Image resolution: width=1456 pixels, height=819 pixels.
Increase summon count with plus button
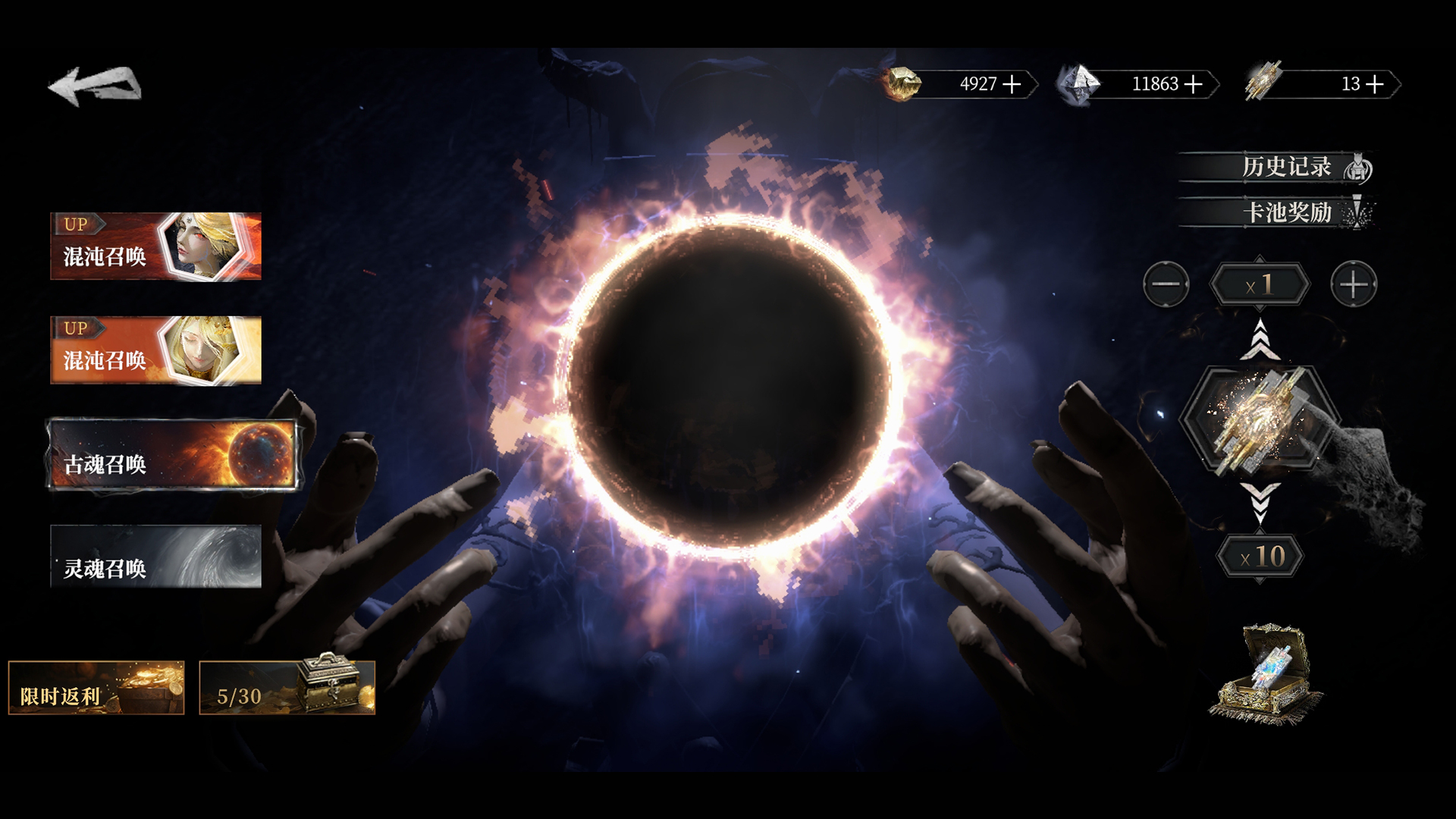pyautogui.click(x=1354, y=284)
